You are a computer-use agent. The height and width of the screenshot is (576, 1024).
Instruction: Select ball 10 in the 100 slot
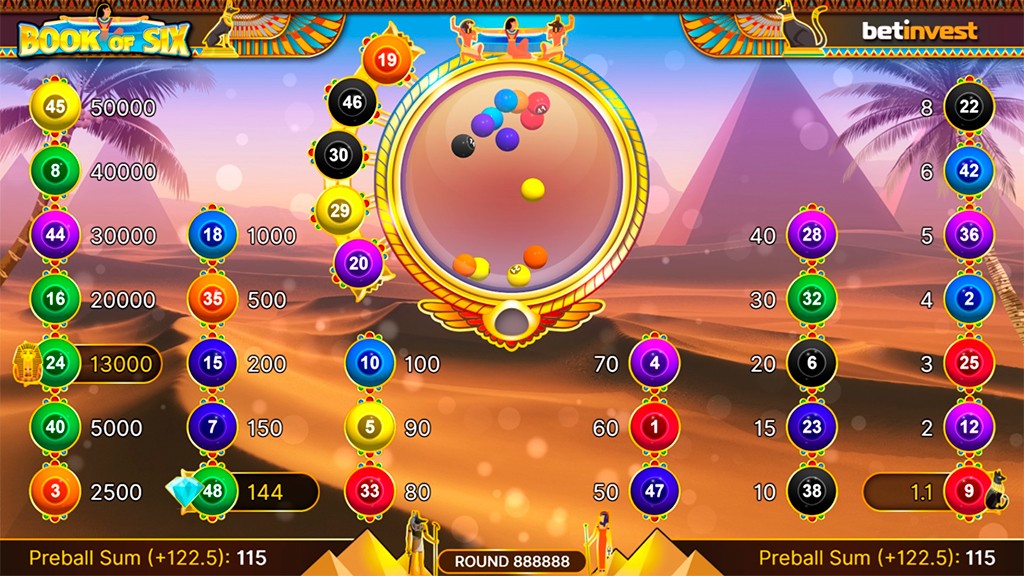pyautogui.click(x=370, y=364)
